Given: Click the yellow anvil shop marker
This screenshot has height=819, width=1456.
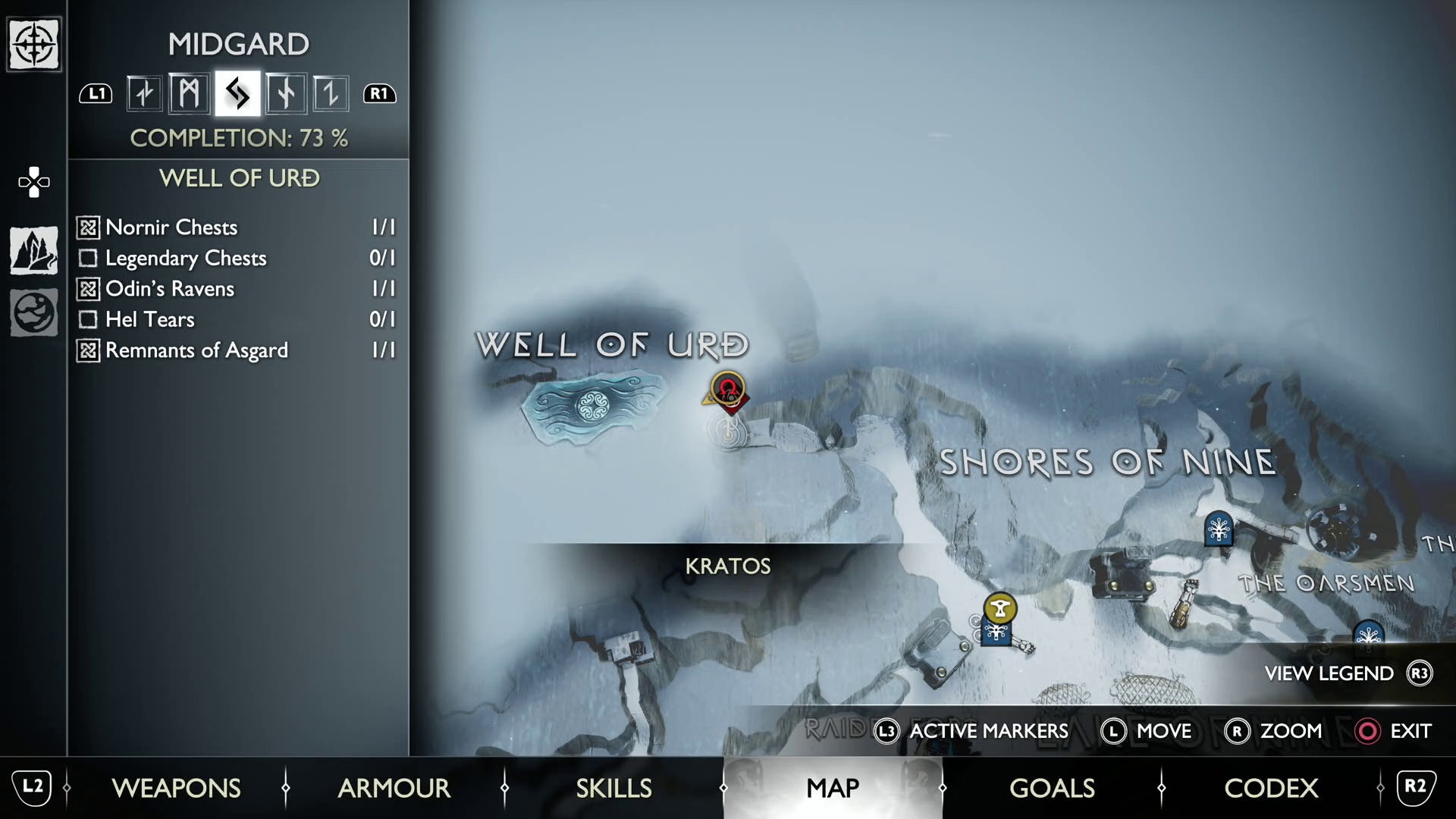Looking at the screenshot, I should pyautogui.click(x=999, y=609).
